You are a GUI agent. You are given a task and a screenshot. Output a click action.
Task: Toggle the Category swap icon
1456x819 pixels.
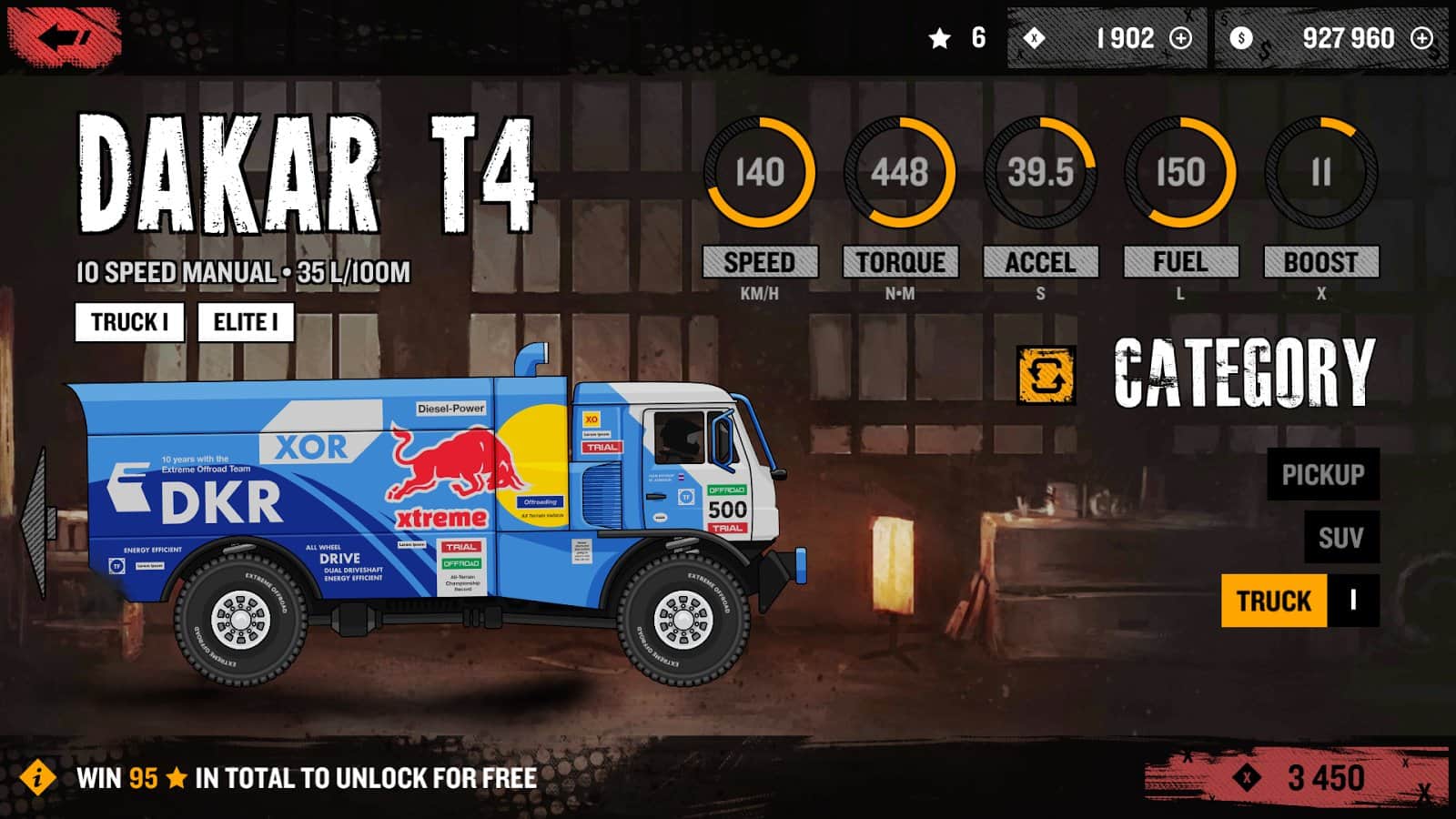tap(1046, 375)
